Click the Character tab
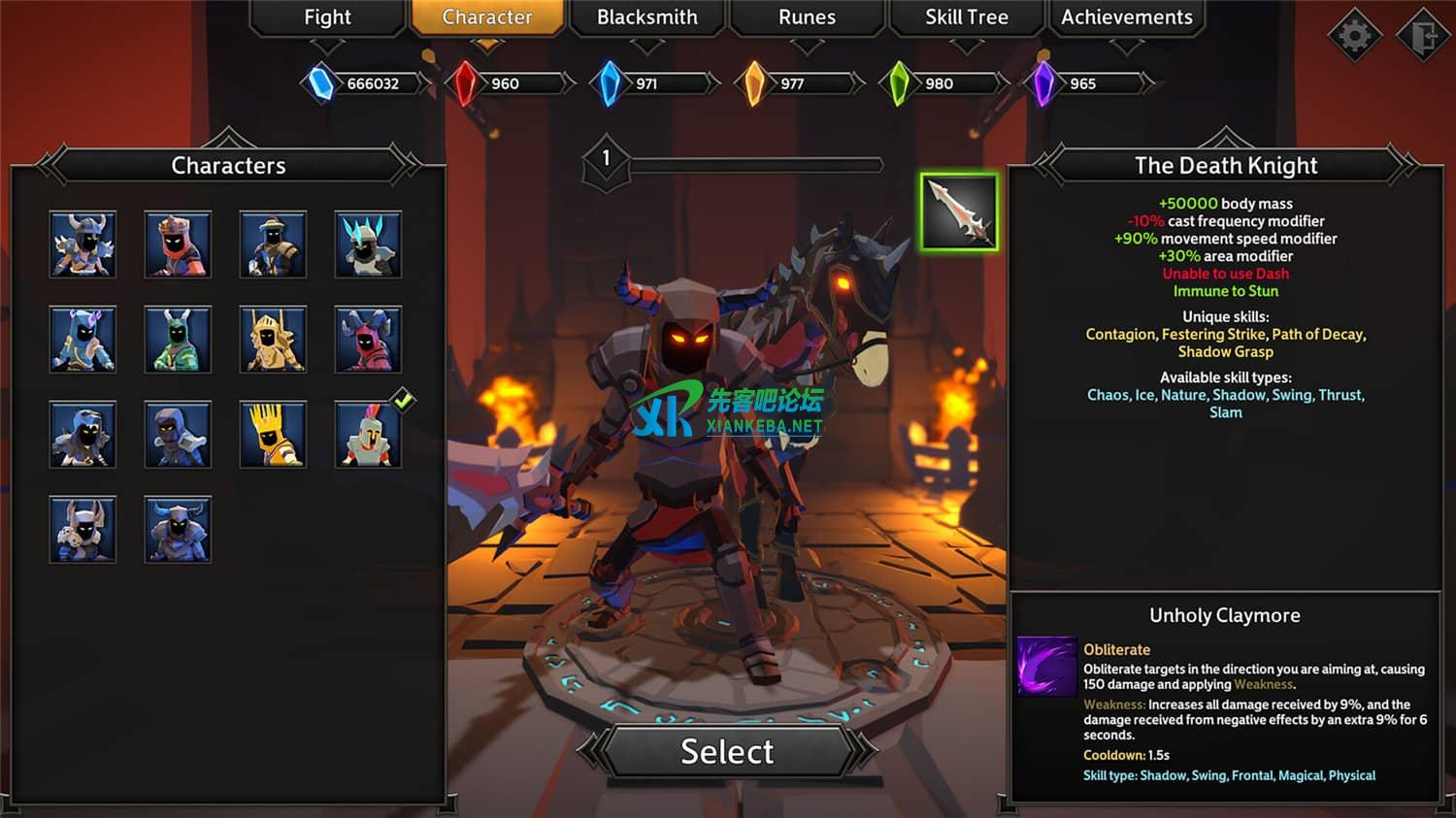Viewport: 1456px width, 818px height. tap(487, 17)
